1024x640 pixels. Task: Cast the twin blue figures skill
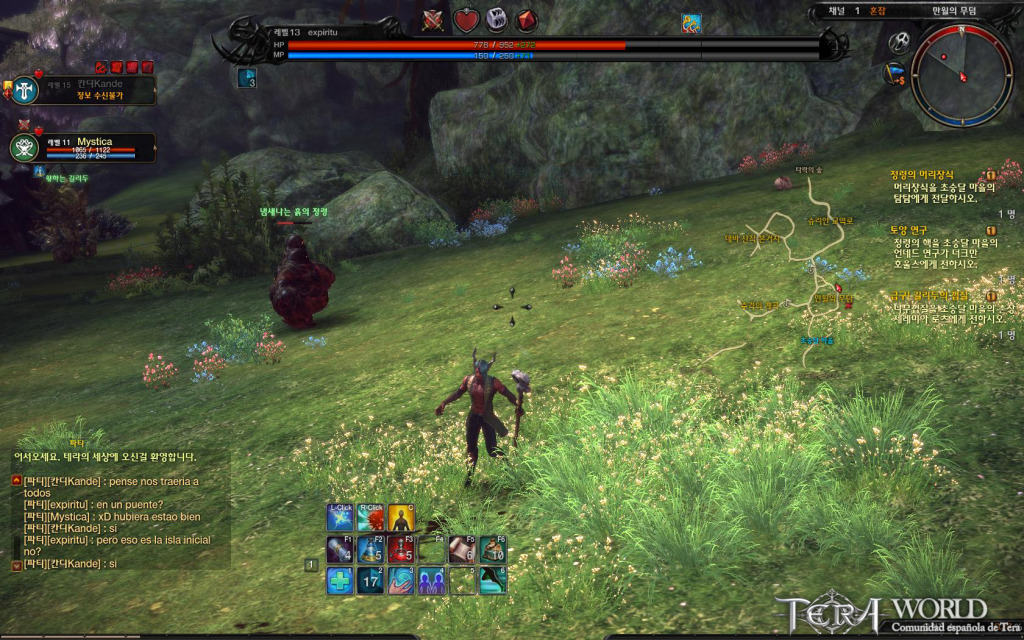click(x=432, y=580)
